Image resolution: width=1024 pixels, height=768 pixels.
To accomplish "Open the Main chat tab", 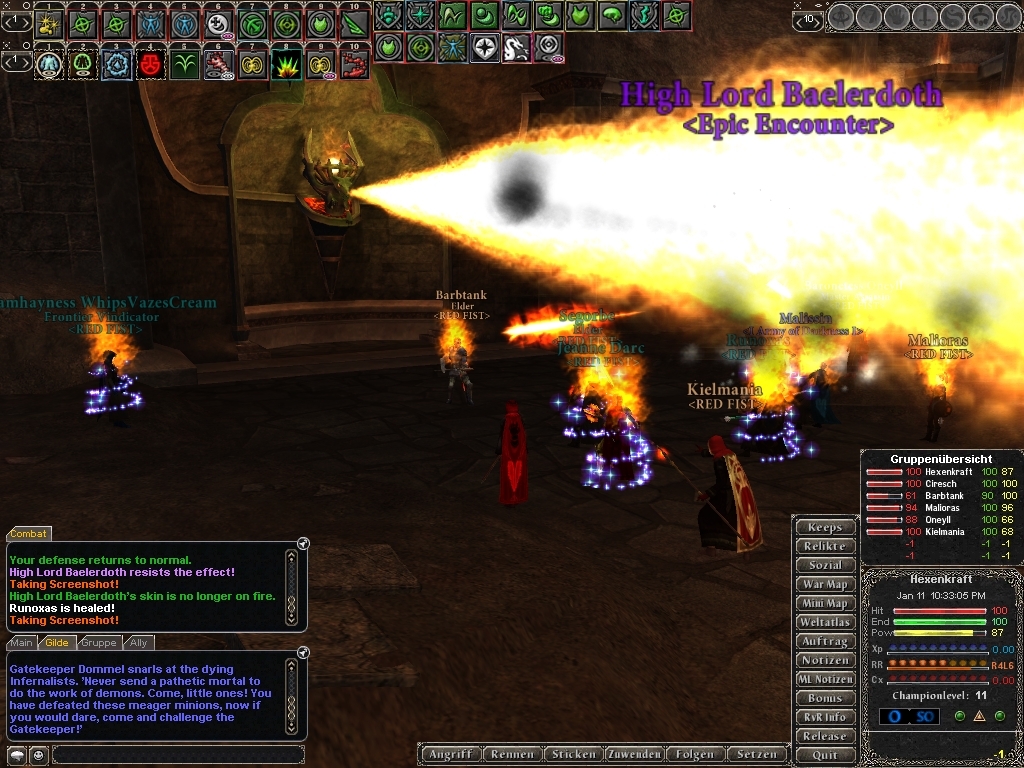I will (x=22, y=643).
